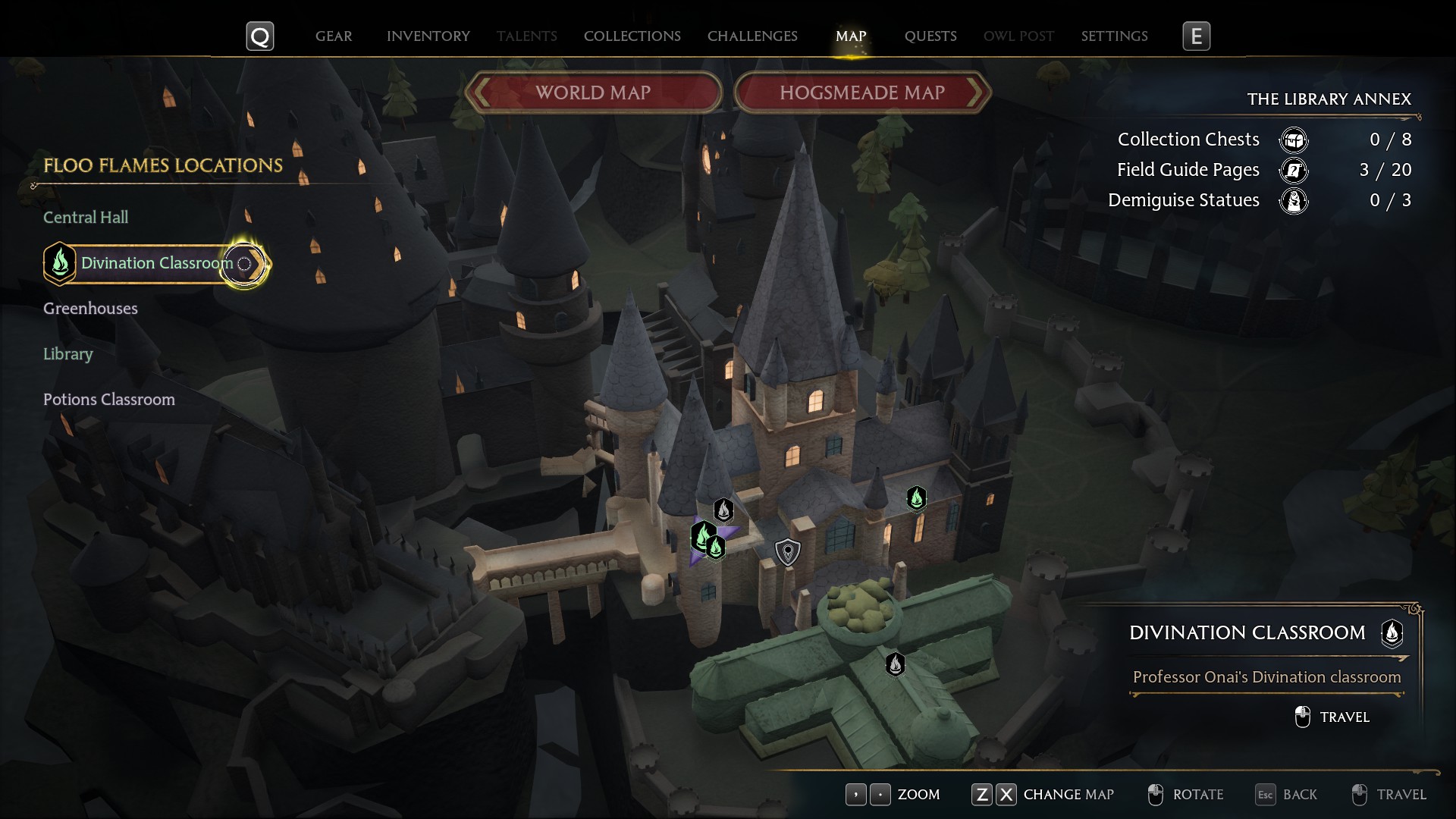Go to the Challenges tab
This screenshot has height=819, width=1456.
[752, 36]
